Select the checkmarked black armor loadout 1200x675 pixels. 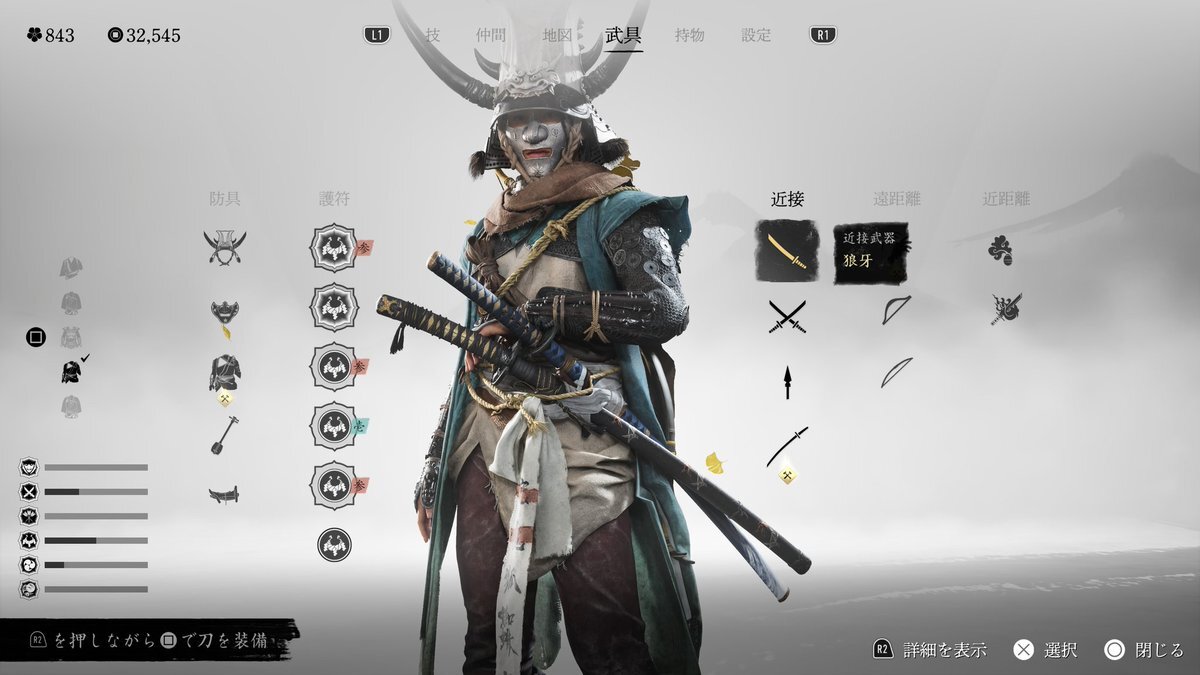(x=72, y=372)
